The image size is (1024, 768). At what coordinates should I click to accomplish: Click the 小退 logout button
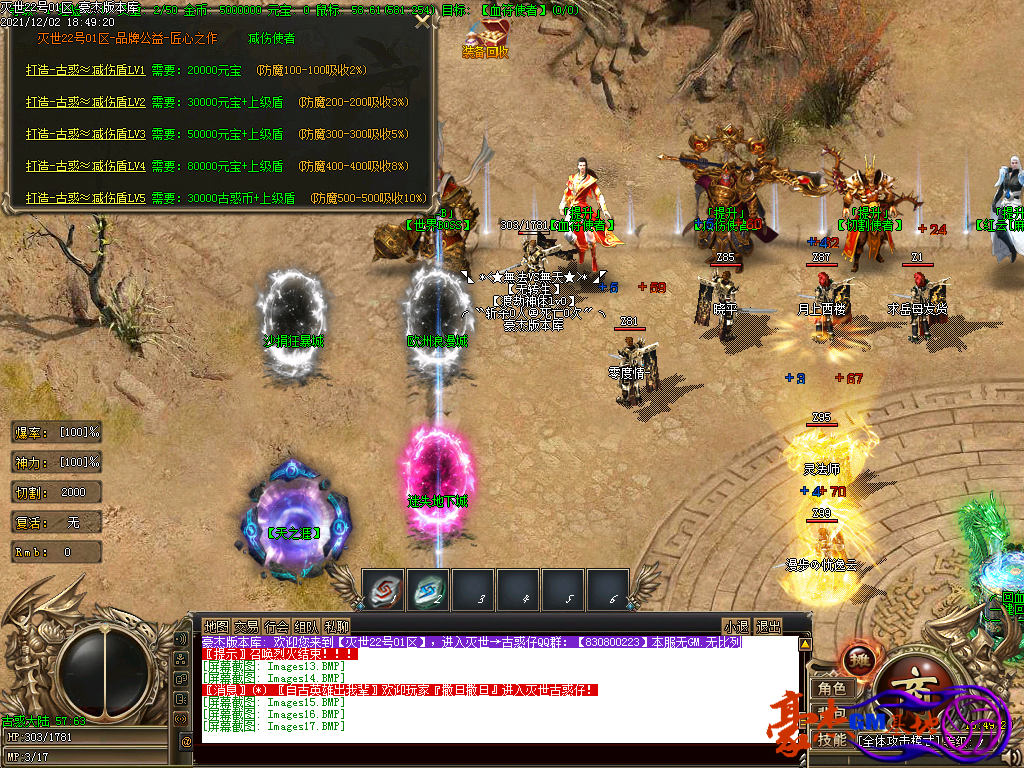(737, 626)
